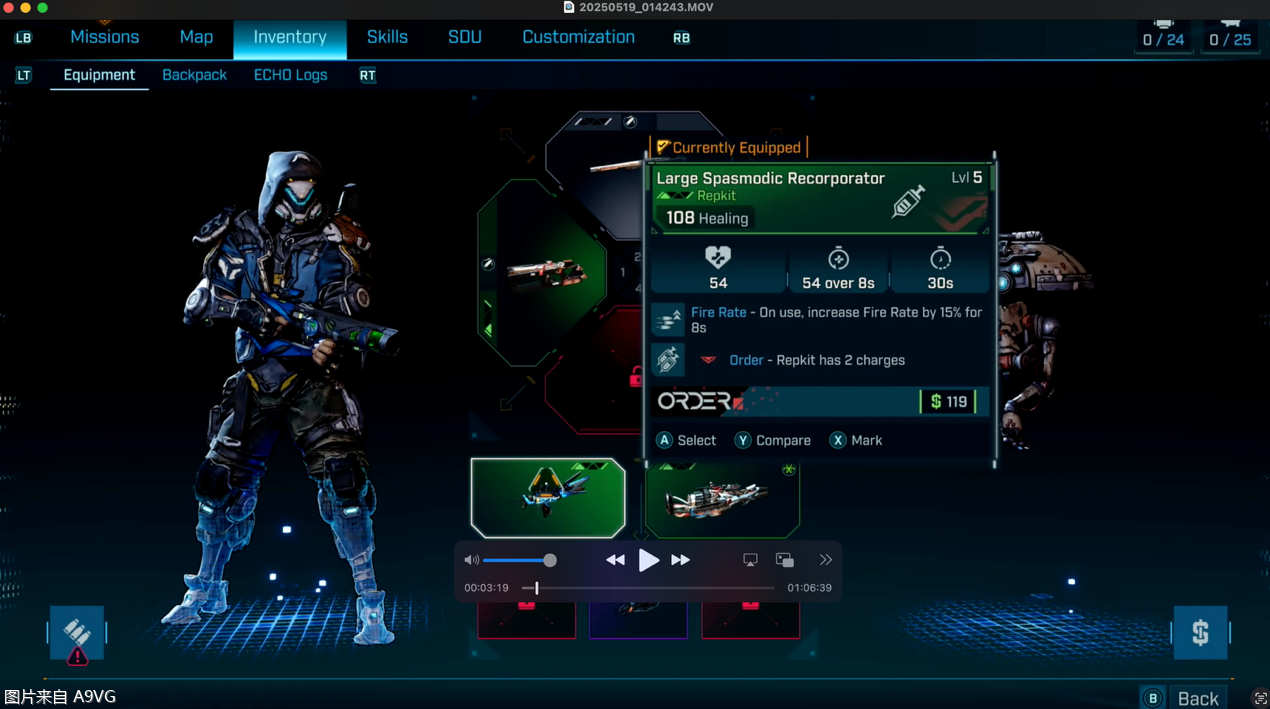Open the ECHO Logs sub-tab

tap(290, 75)
